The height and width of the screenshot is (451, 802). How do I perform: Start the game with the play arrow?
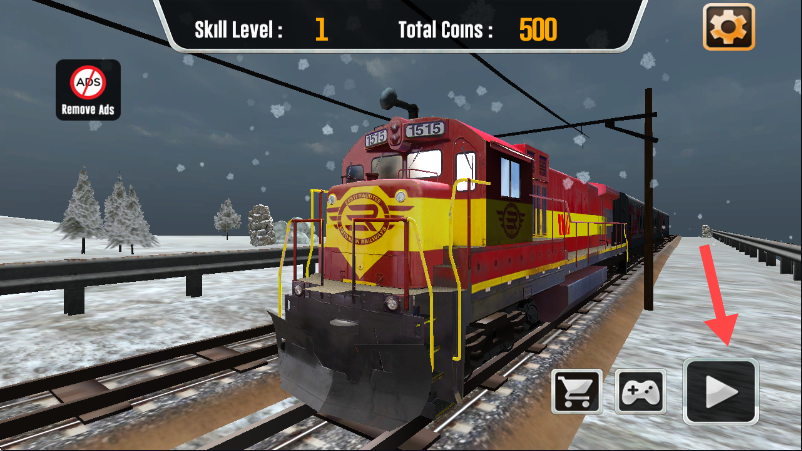(x=721, y=391)
